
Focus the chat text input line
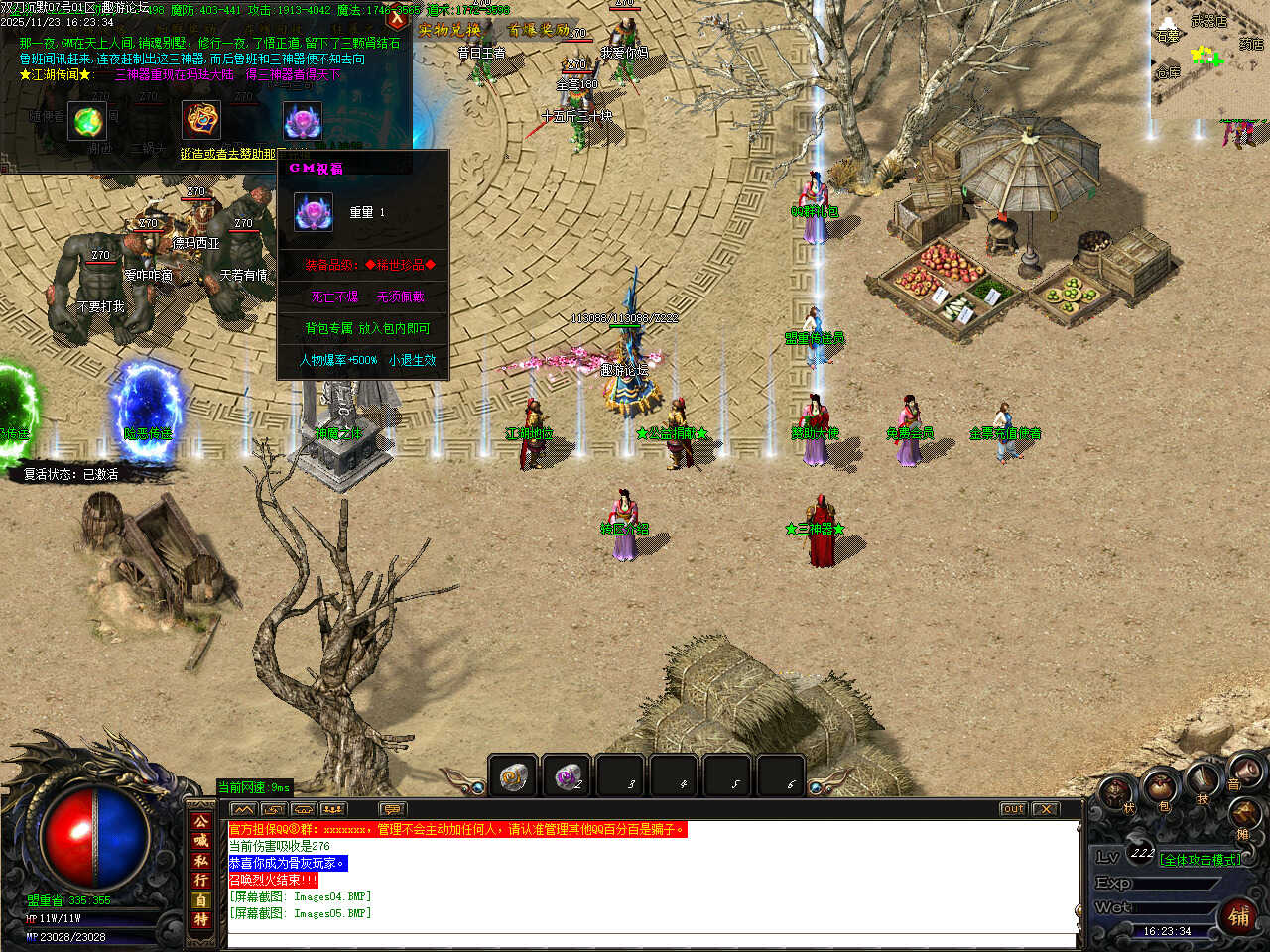(x=650, y=939)
